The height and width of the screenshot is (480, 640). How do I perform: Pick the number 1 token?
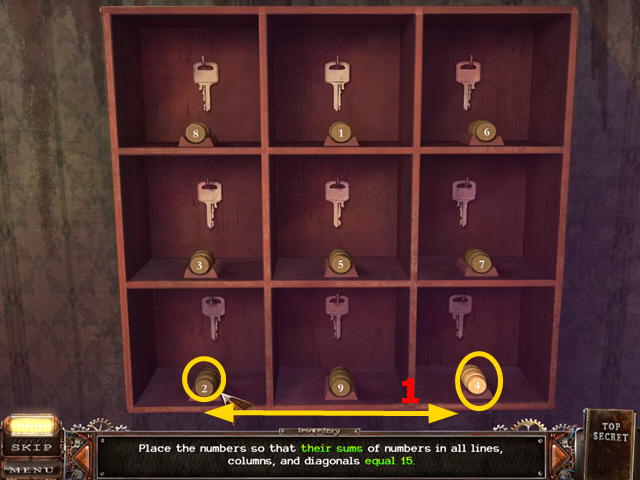[x=340, y=131]
